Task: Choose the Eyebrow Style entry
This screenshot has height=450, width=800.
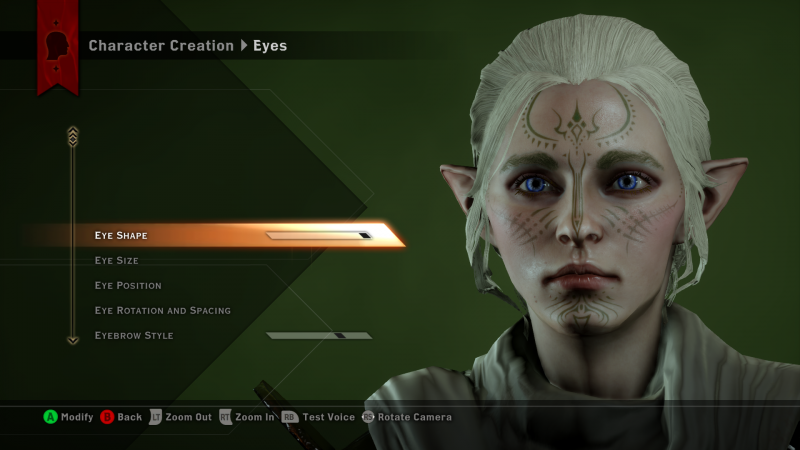Action: (x=134, y=336)
